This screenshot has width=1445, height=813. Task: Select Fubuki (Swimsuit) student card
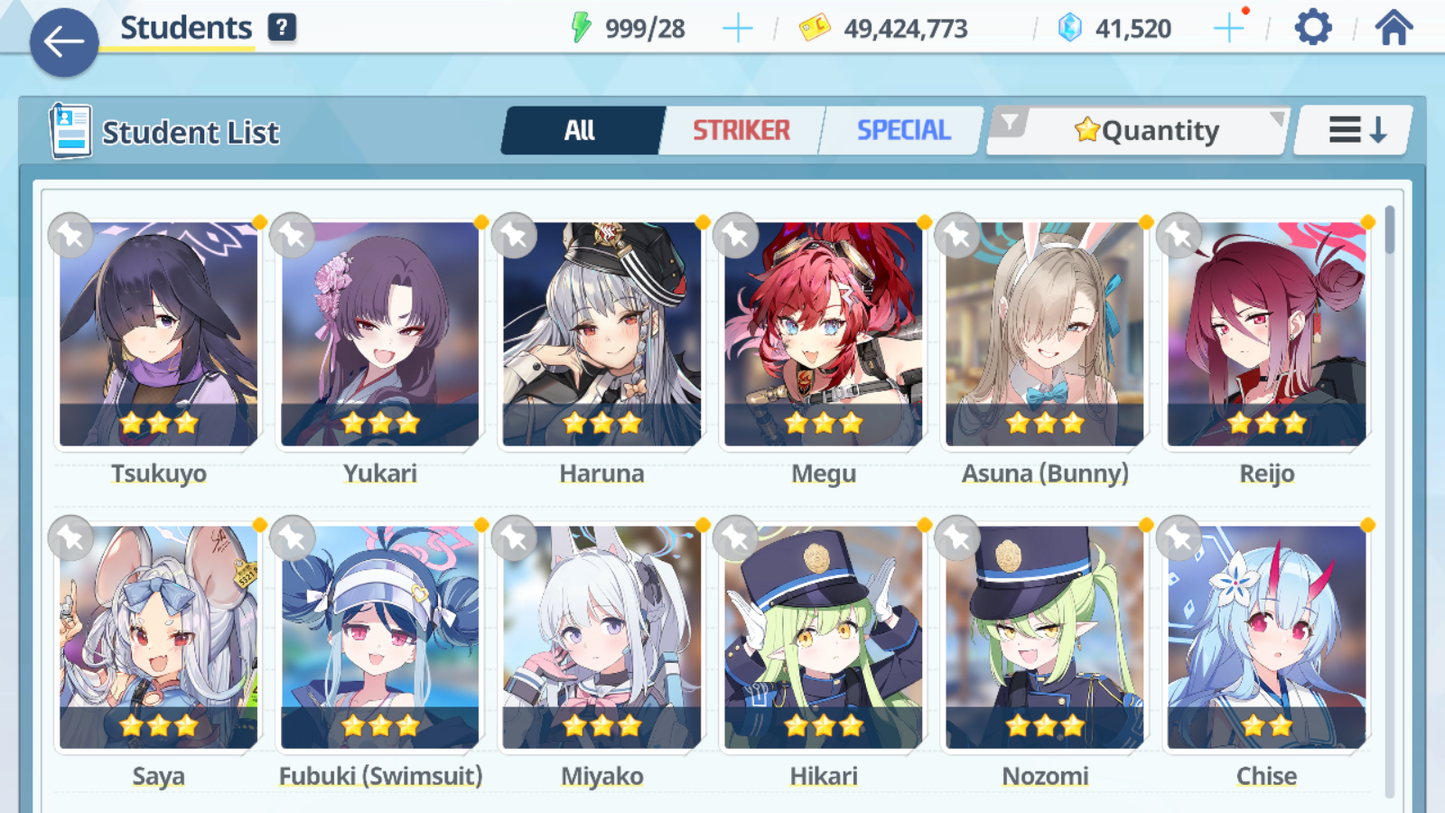pos(380,638)
